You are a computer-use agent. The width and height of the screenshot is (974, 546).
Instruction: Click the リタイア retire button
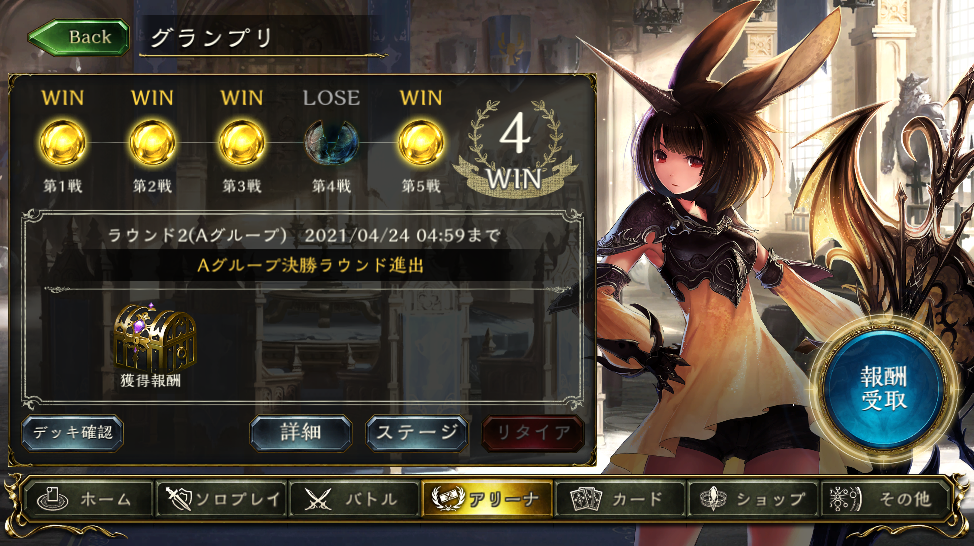pyautogui.click(x=533, y=433)
